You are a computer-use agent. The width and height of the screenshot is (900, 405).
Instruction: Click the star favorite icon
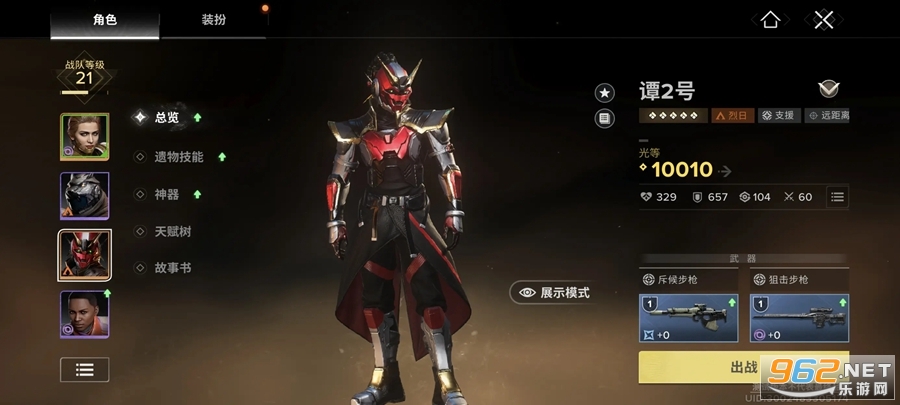pyautogui.click(x=605, y=93)
